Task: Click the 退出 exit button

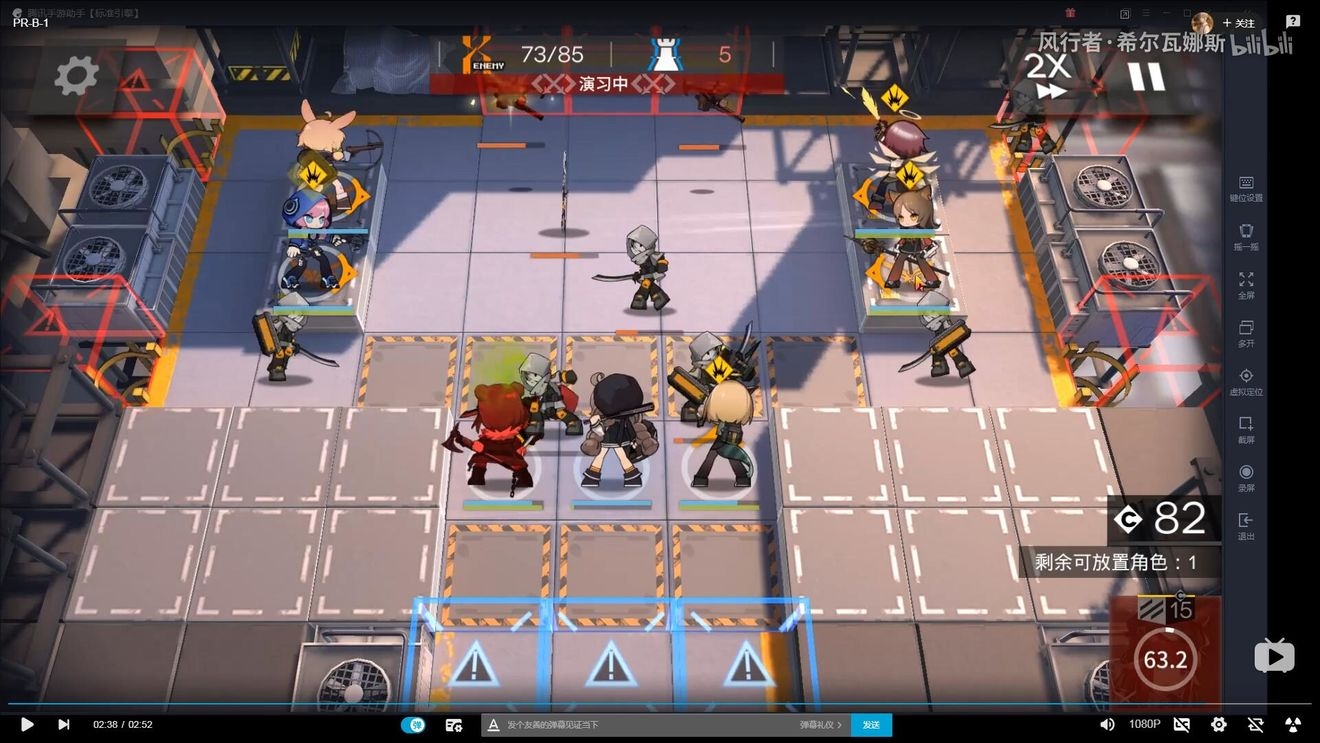Action: coord(1246,525)
